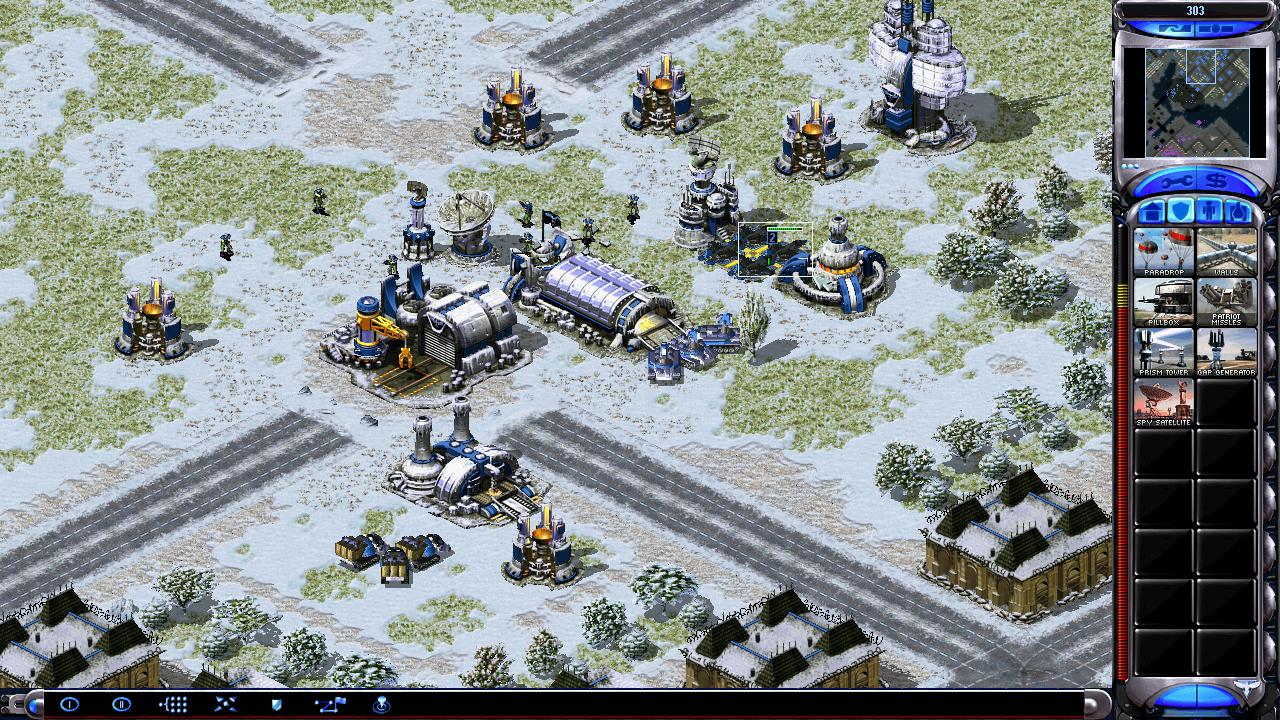Switch to the shield defenses tab

click(1181, 211)
